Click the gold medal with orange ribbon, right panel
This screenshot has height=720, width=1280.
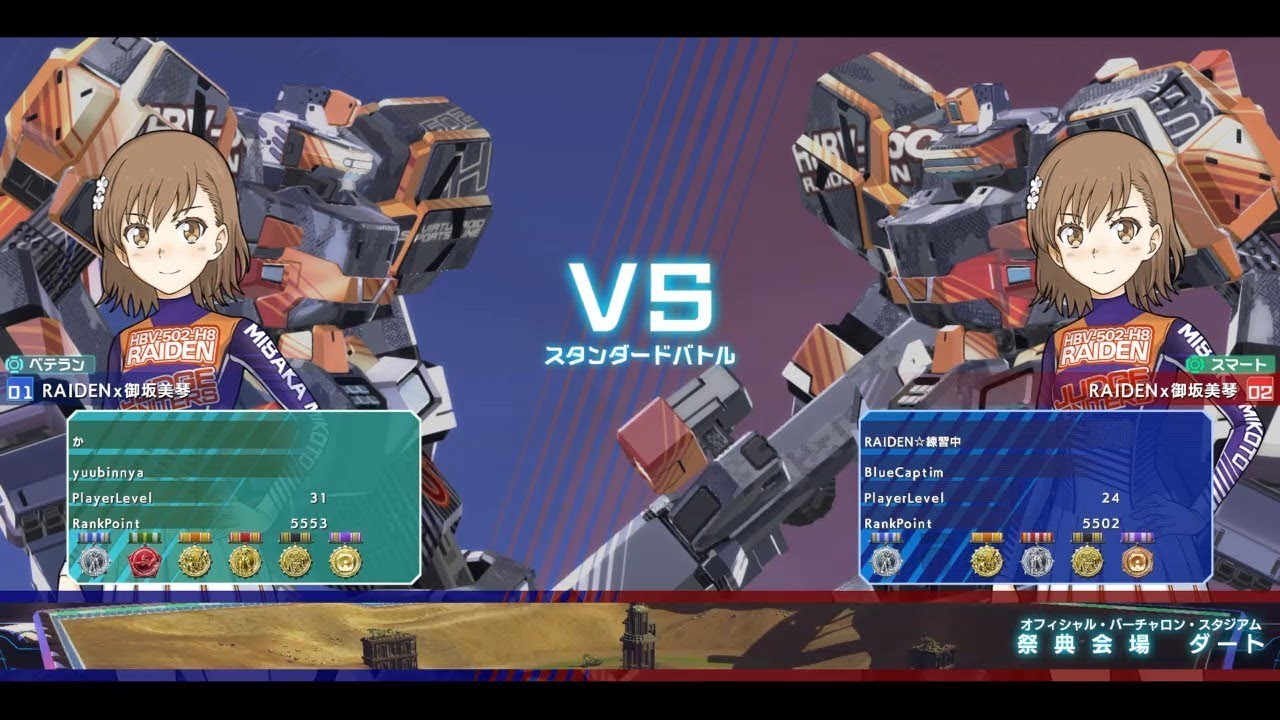988,558
